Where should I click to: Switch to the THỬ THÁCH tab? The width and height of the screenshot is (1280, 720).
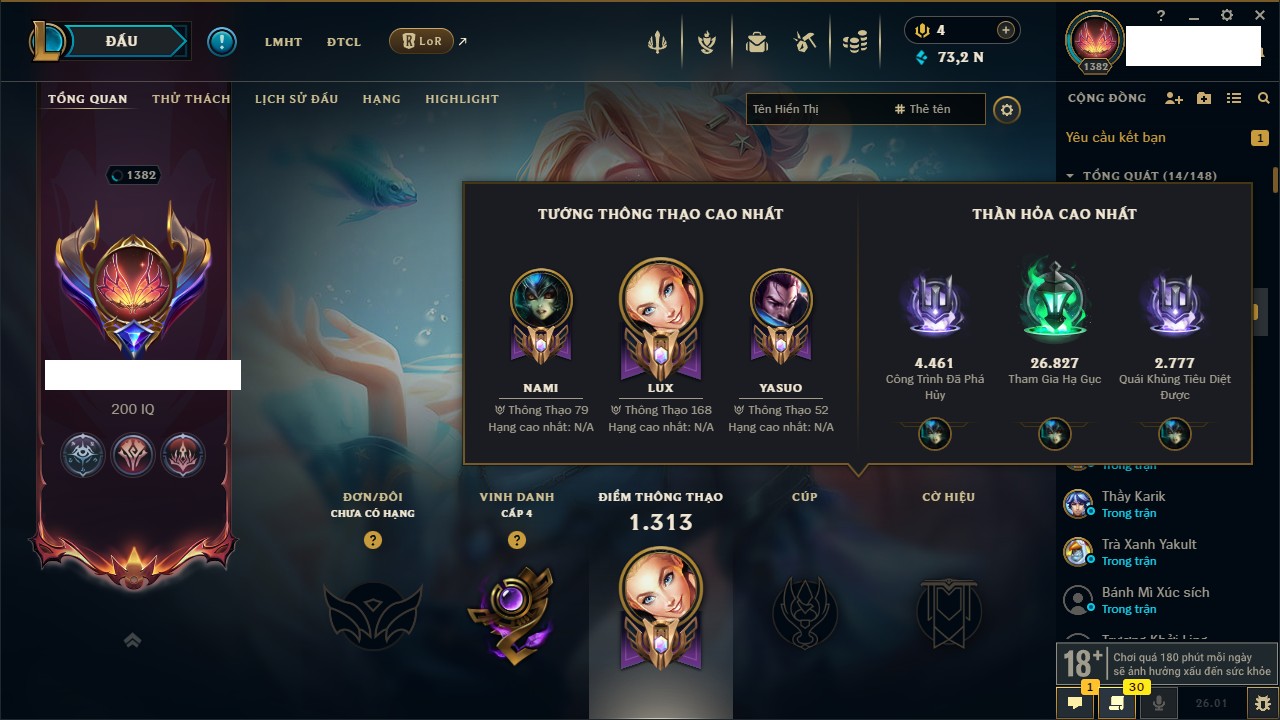click(x=191, y=99)
